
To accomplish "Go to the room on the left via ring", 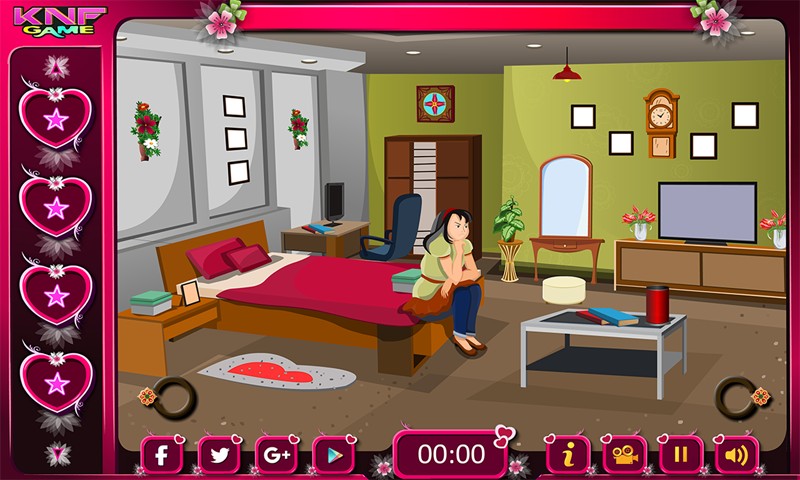I will (171, 397).
